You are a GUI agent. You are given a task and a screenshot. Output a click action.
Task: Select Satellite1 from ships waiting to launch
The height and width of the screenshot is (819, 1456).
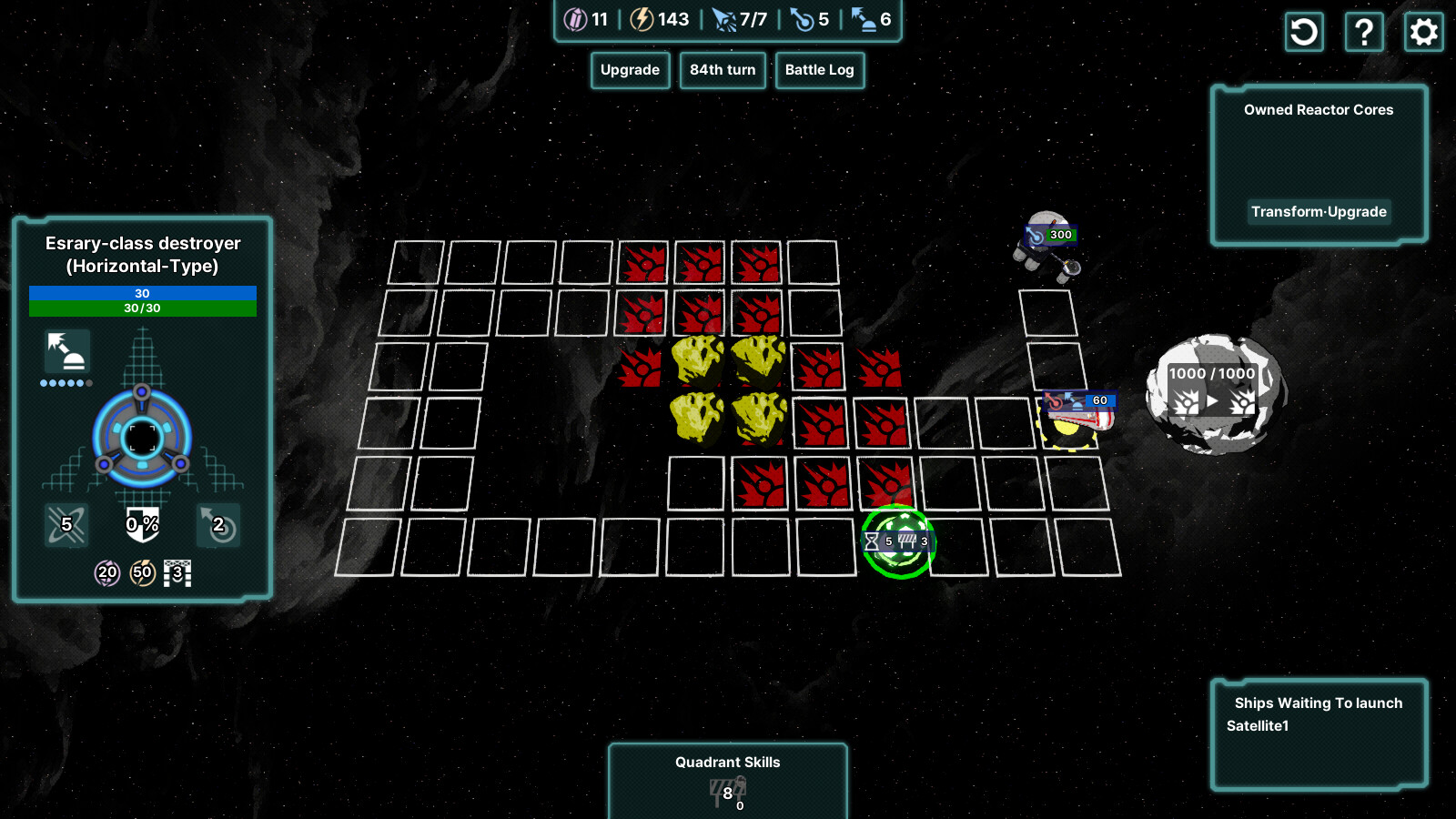1258,726
